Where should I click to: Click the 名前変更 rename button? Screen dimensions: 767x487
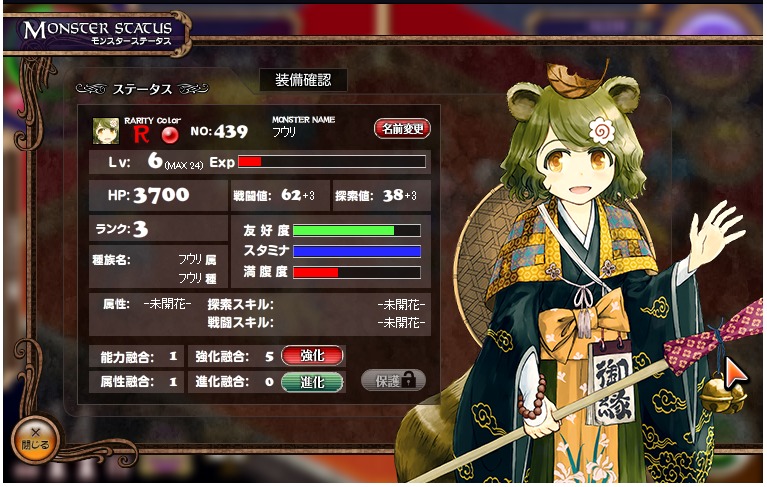coord(402,129)
